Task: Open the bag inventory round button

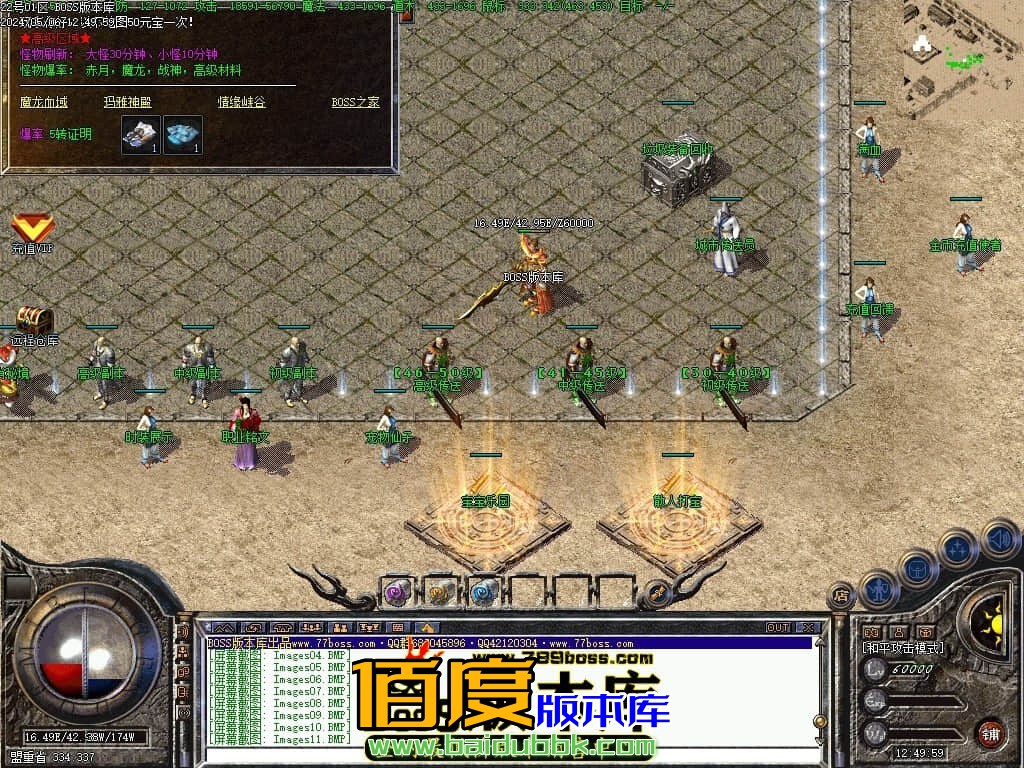Action: (x=917, y=569)
